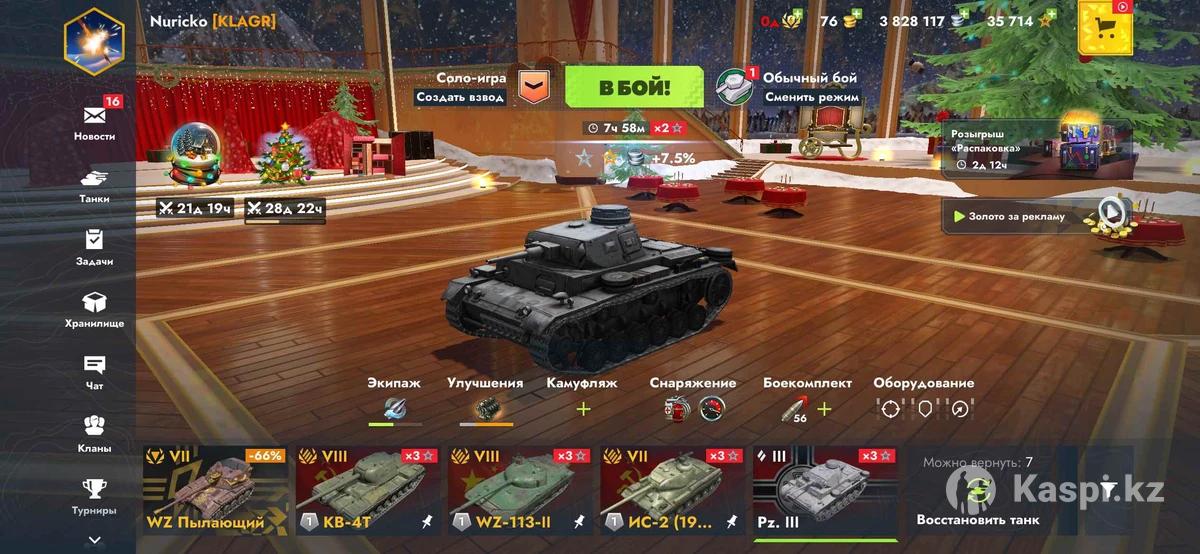Viewport: 1200px width, 554px height.
Task: Open the Чат chat menu
Action: click(94, 372)
